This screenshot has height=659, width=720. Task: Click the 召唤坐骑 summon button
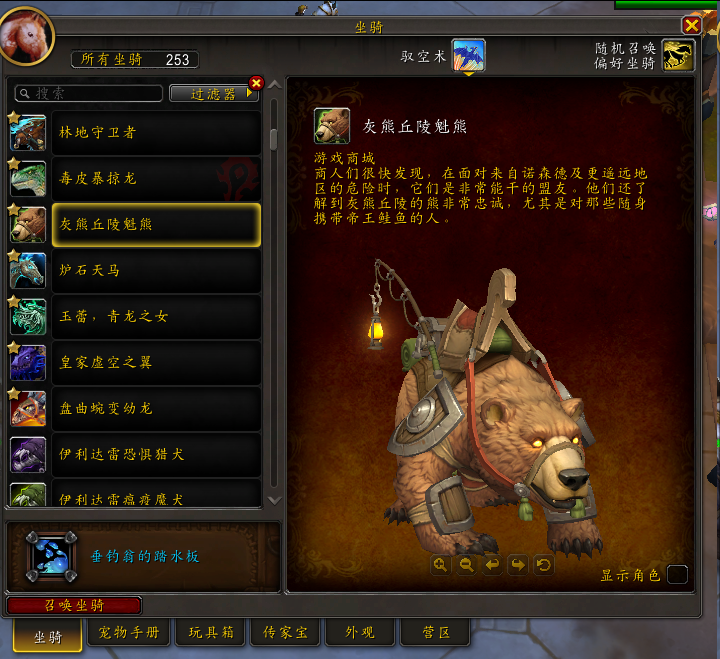[x=74, y=605]
